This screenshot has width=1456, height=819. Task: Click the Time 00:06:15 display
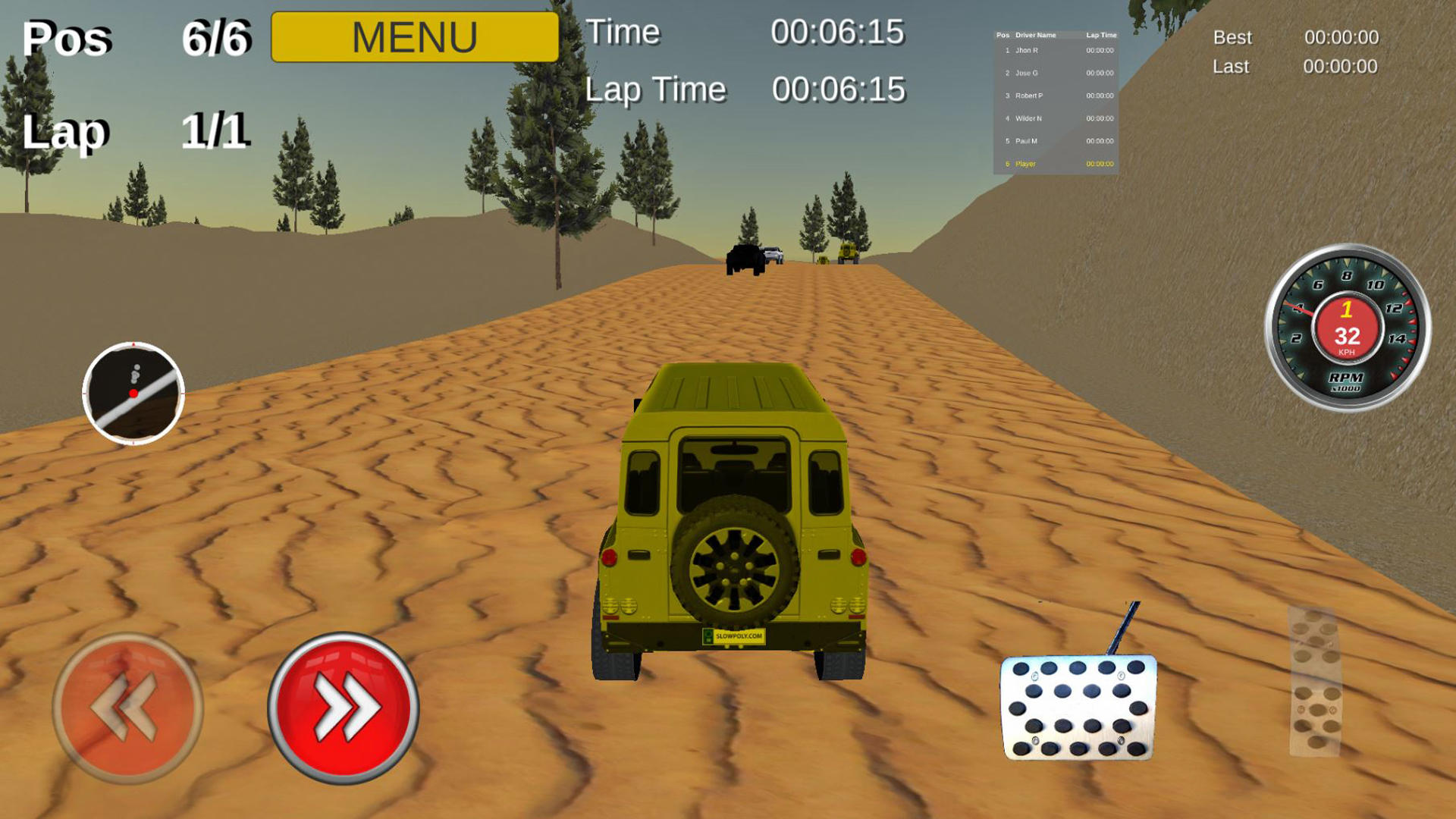758,32
